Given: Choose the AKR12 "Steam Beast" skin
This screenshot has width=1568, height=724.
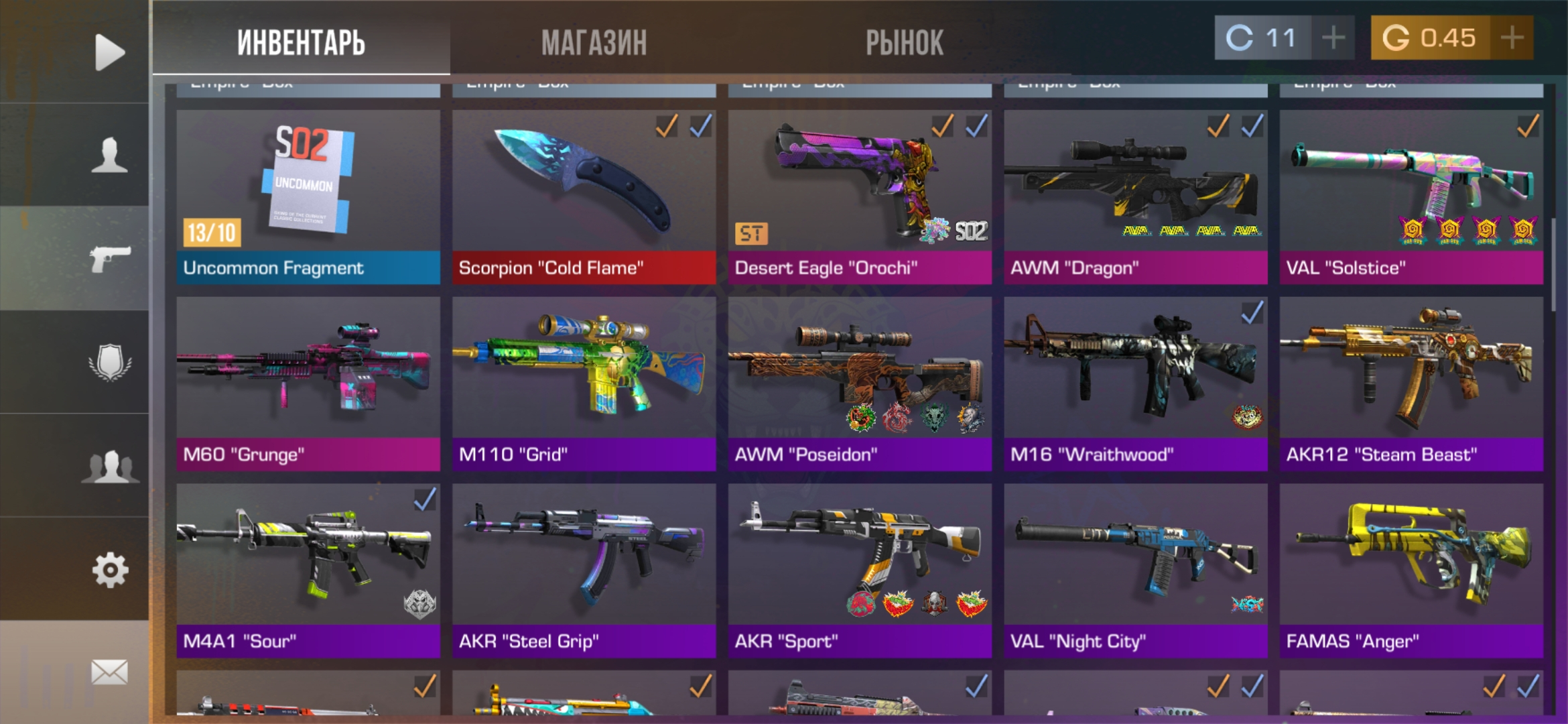Looking at the screenshot, I should coord(1411,383).
